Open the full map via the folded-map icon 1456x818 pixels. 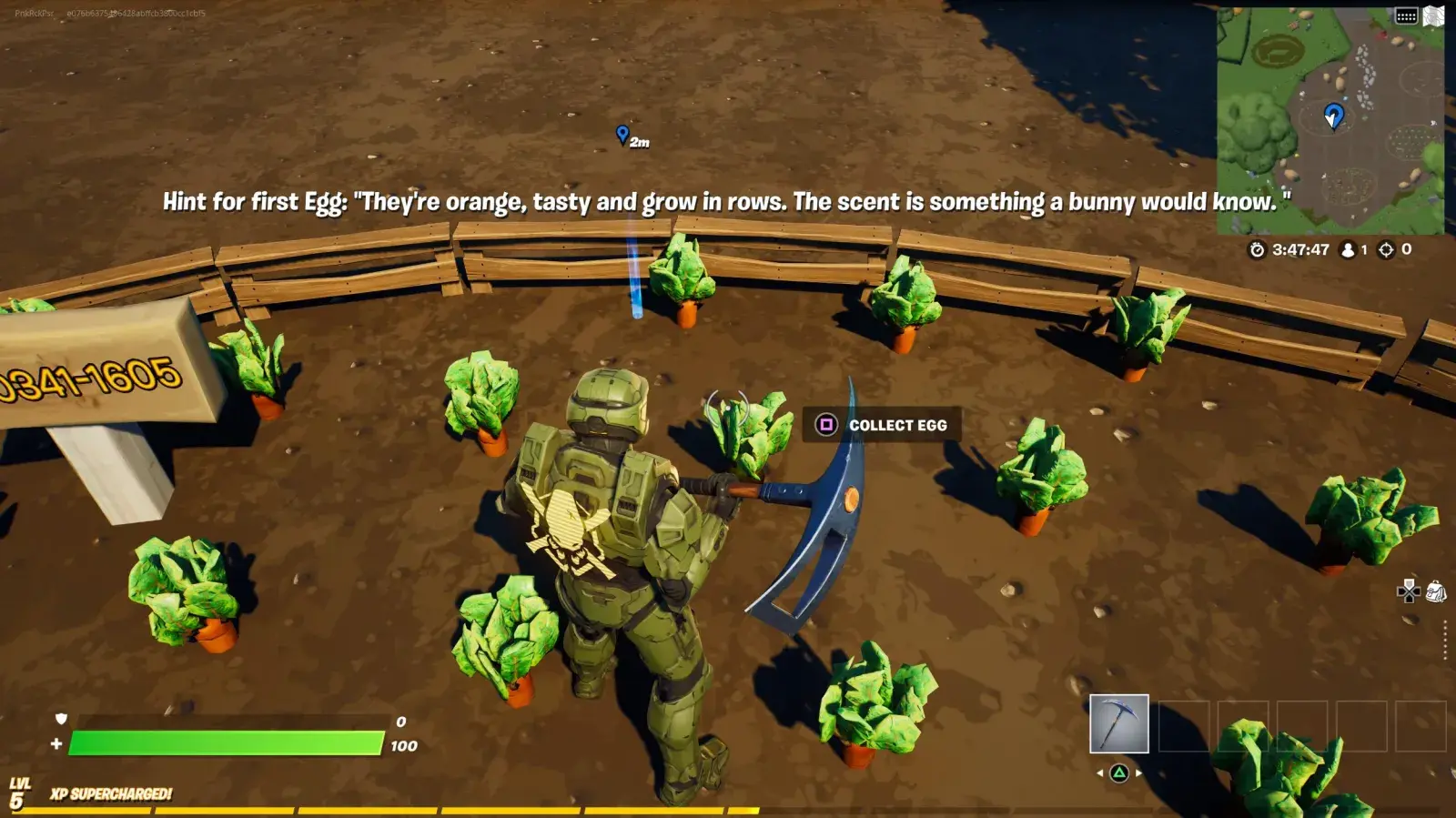tap(1434, 16)
